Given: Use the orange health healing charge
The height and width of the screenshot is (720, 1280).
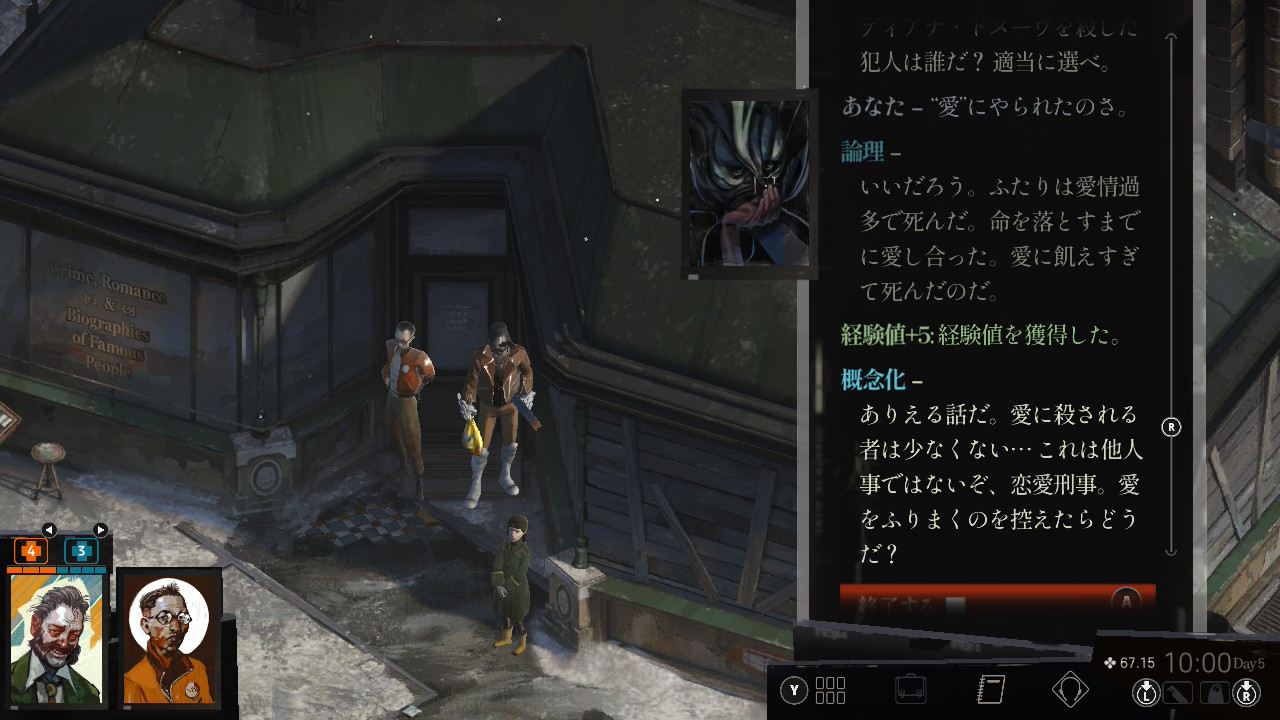Looking at the screenshot, I should coord(31,551).
